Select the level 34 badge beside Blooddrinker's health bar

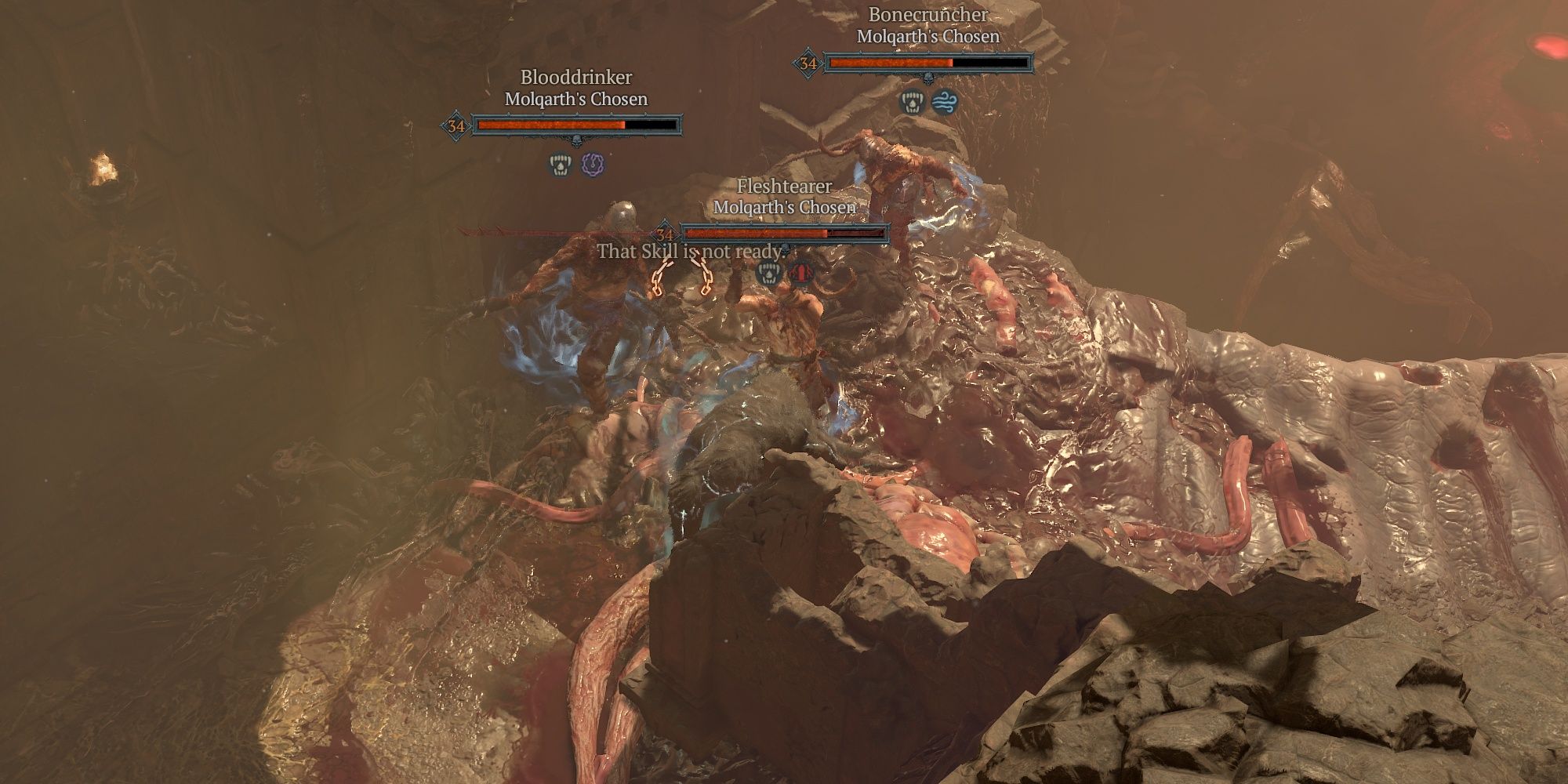pos(456,126)
